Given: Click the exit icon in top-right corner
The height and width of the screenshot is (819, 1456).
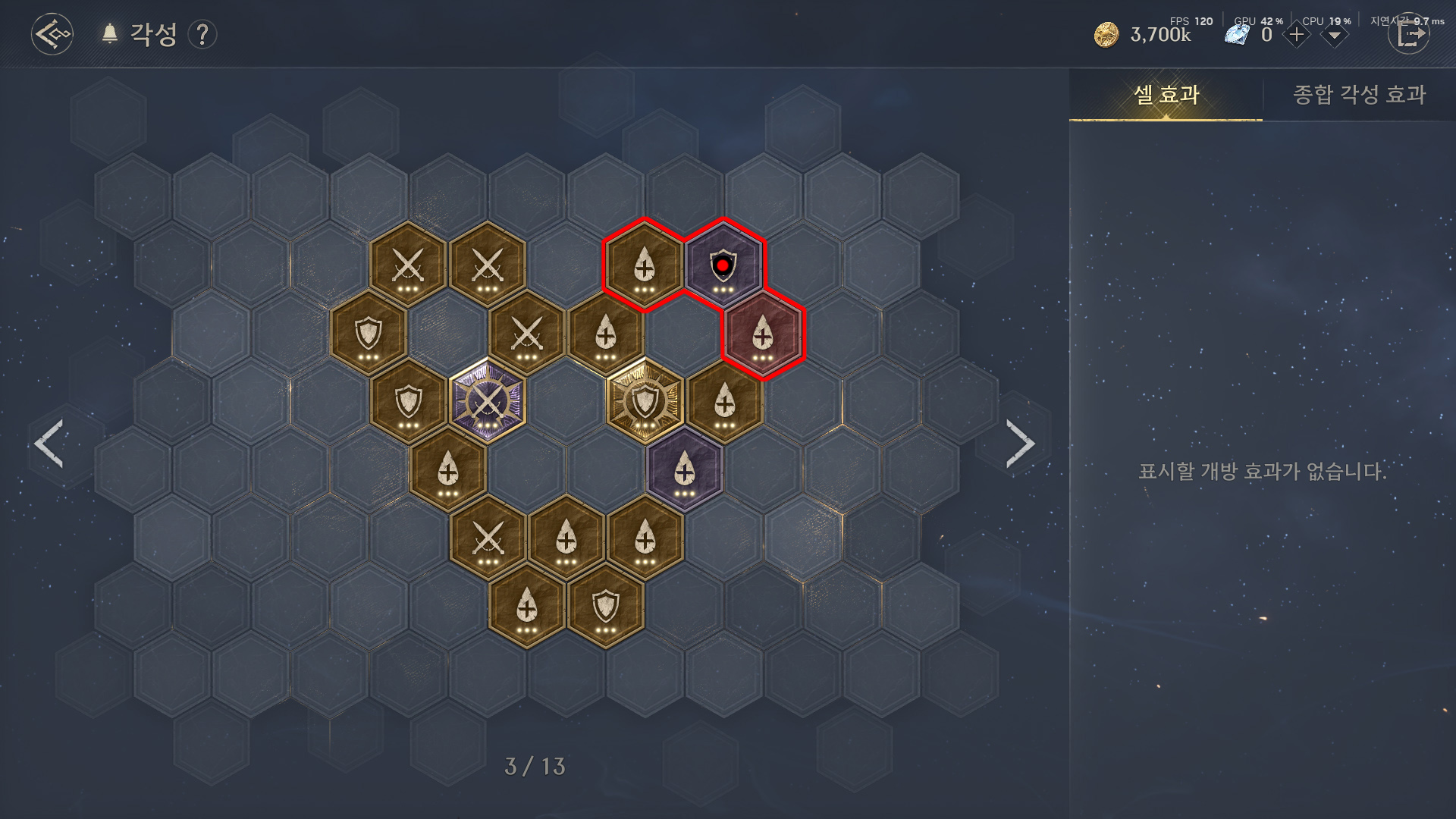Looking at the screenshot, I should [x=1408, y=35].
